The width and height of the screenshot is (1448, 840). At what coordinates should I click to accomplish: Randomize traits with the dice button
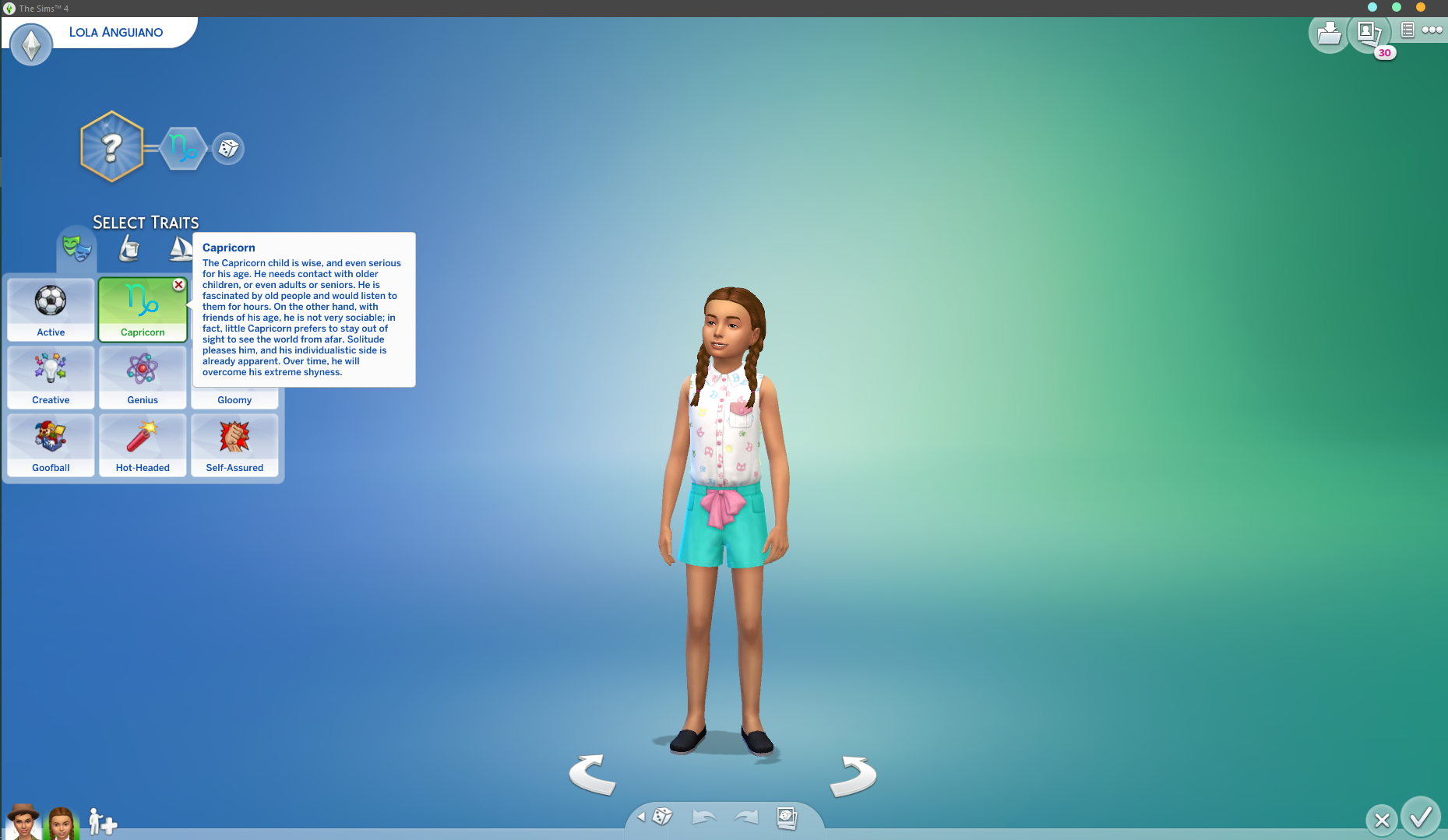(228, 148)
